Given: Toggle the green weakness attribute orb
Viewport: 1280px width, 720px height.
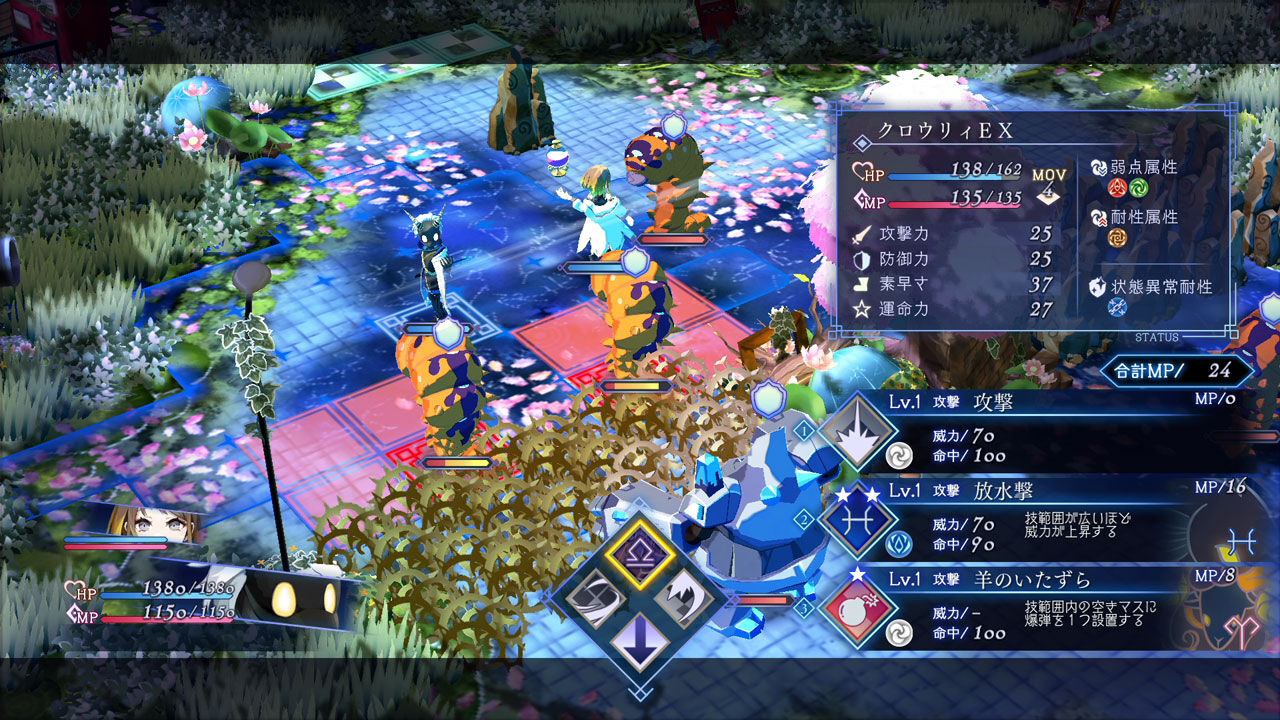Looking at the screenshot, I should coord(1137,188).
